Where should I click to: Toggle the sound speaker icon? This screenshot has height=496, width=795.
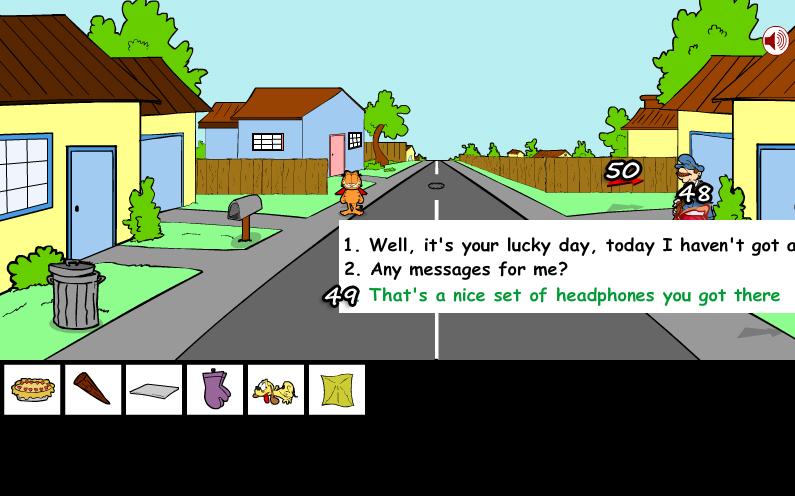tap(775, 41)
